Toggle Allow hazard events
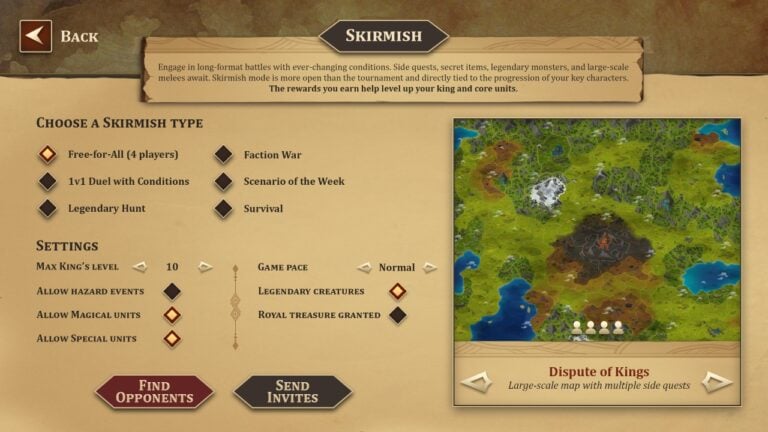This screenshot has width=768, height=432. click(x=172, y=291)
